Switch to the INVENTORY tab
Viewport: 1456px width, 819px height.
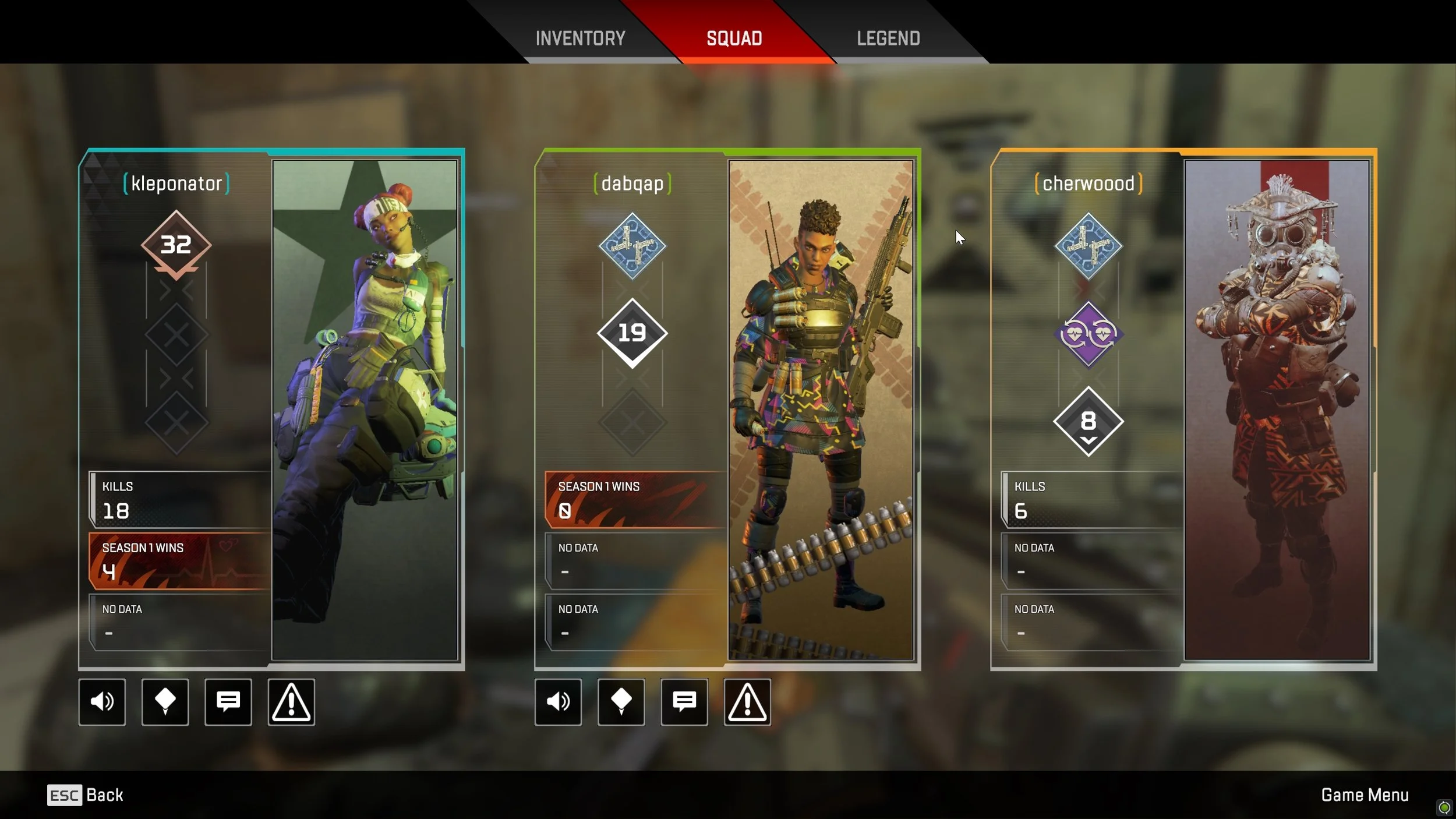coord(580,38)
